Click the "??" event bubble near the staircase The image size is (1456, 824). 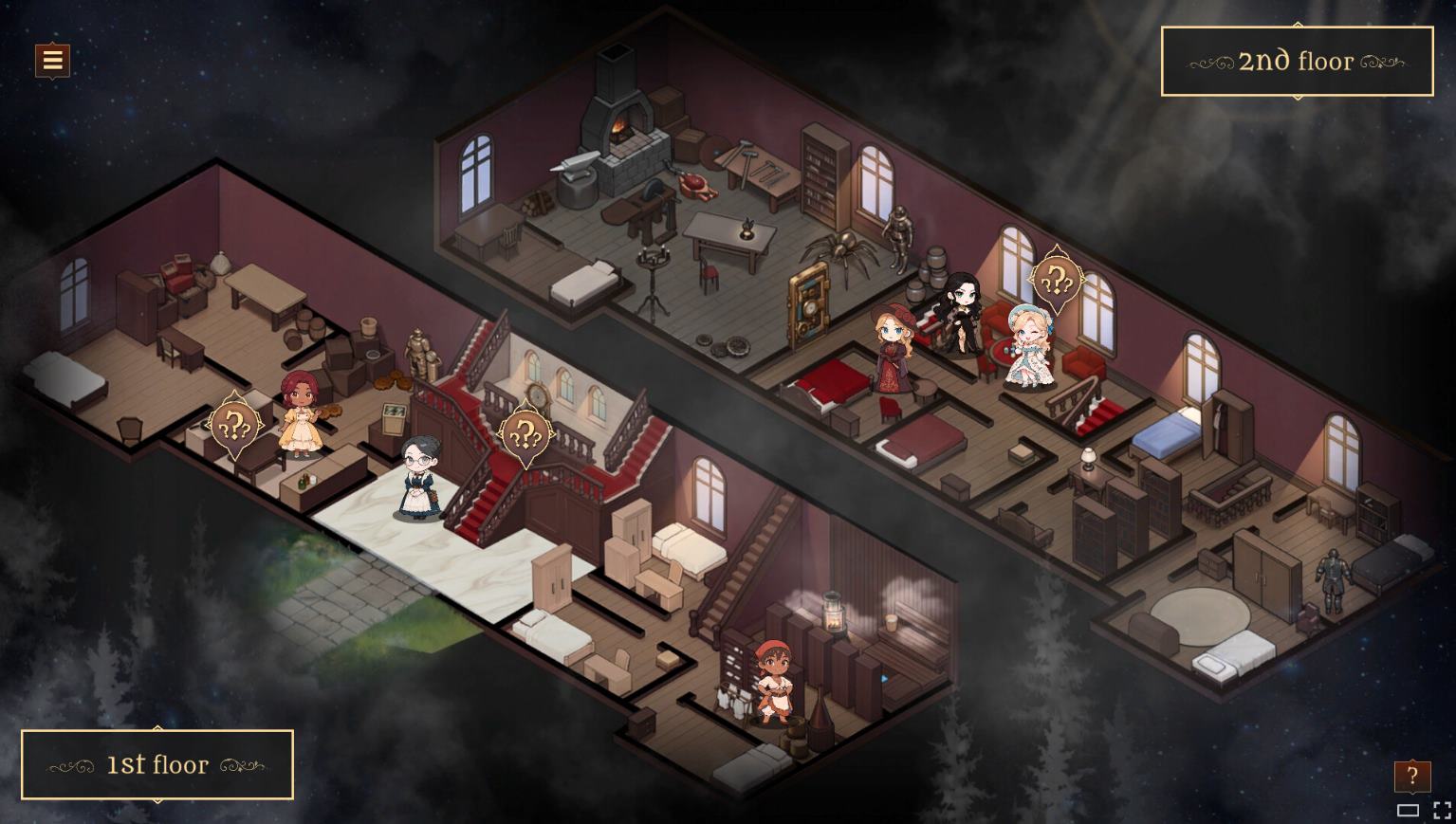pos(525,434)
